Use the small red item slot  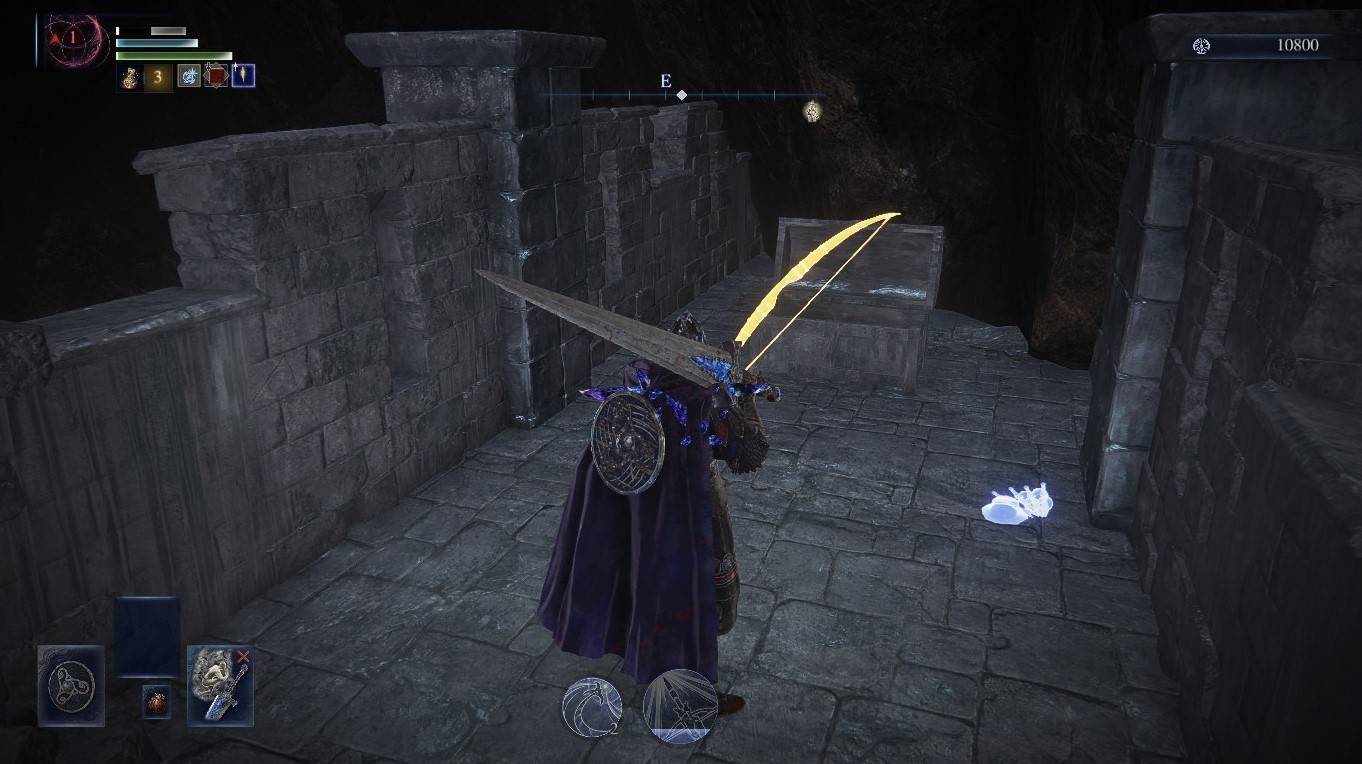click(x=155, y=701)
